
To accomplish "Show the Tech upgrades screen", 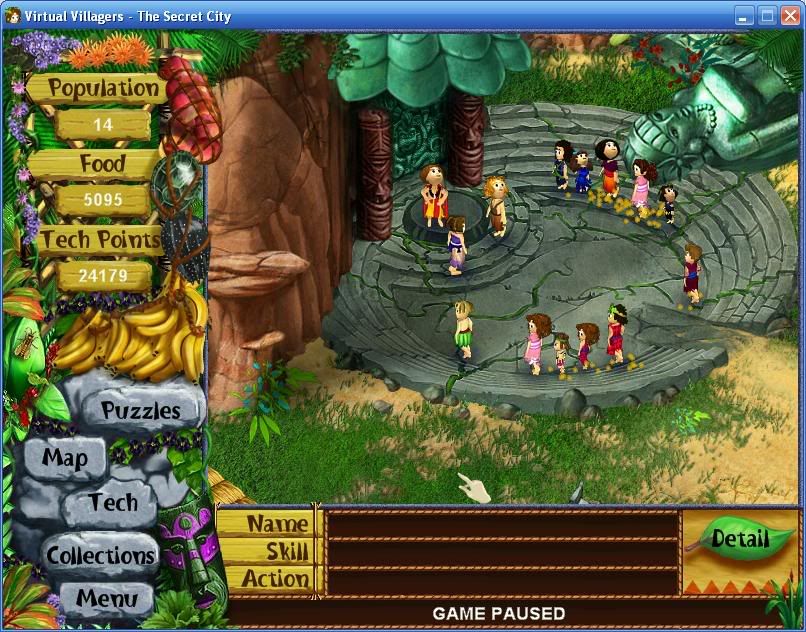I will pyautogui.click(x=113, y=503).
